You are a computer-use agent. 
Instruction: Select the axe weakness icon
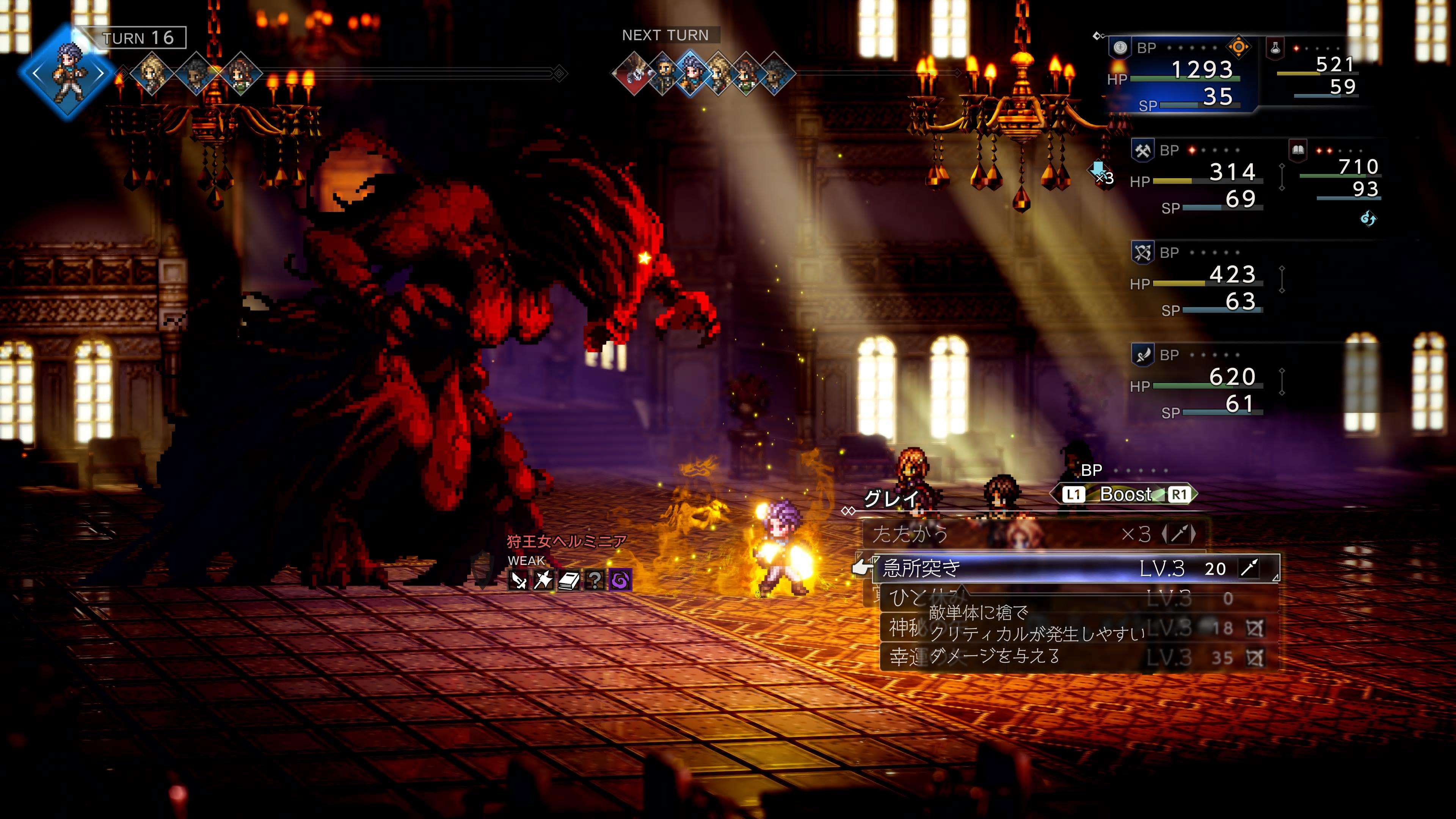coord(543,580)
